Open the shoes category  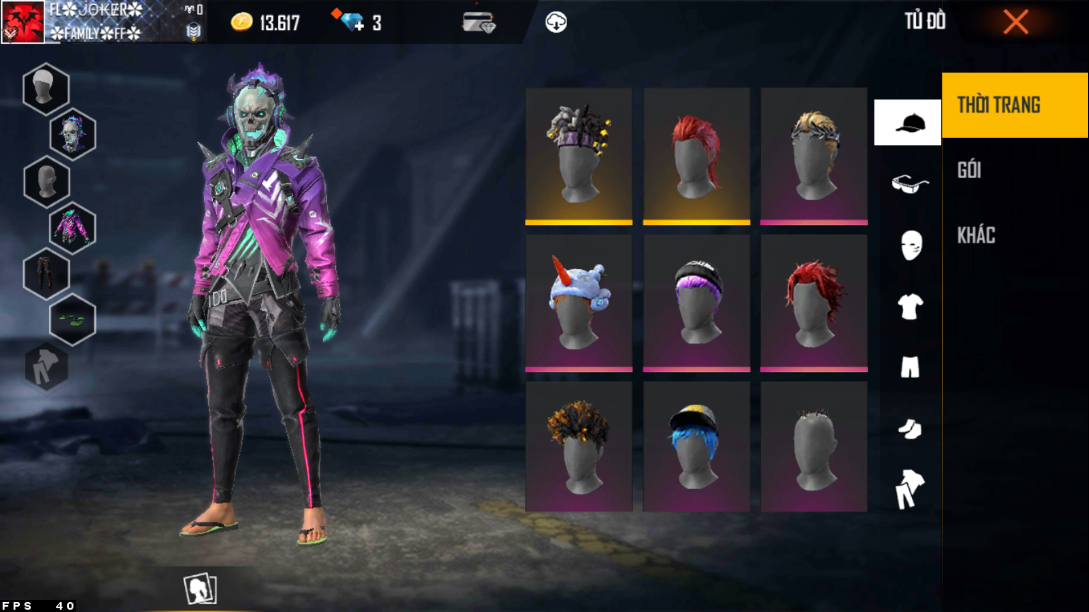[909, 428]
